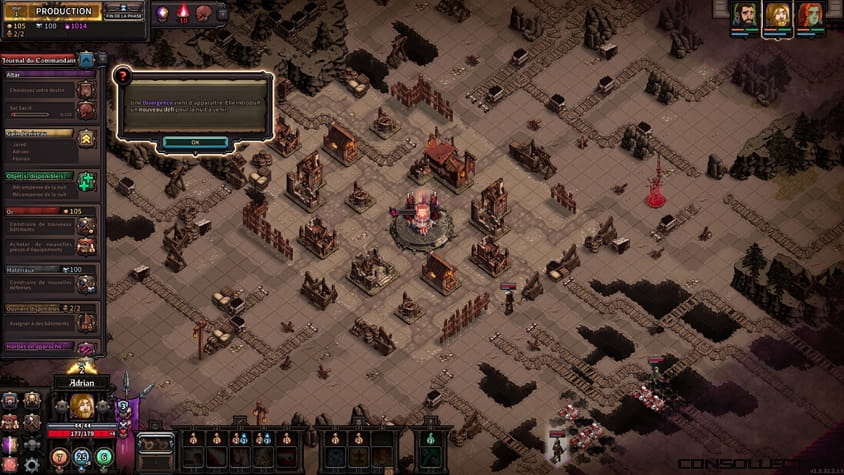
Task: Click the green orb showing 6
Action: [104, 457]
